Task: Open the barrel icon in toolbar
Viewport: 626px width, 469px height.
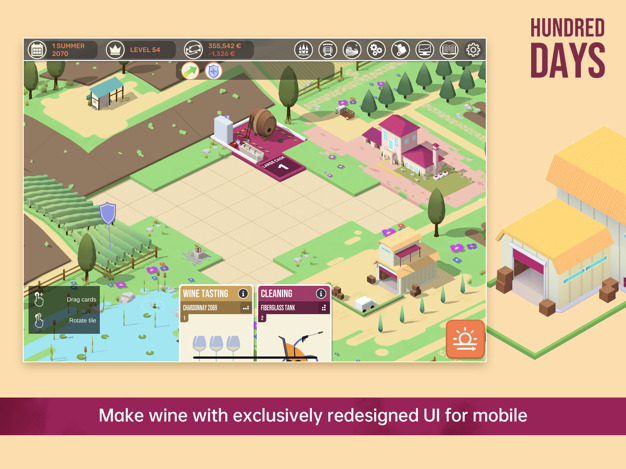Action: 327,49
